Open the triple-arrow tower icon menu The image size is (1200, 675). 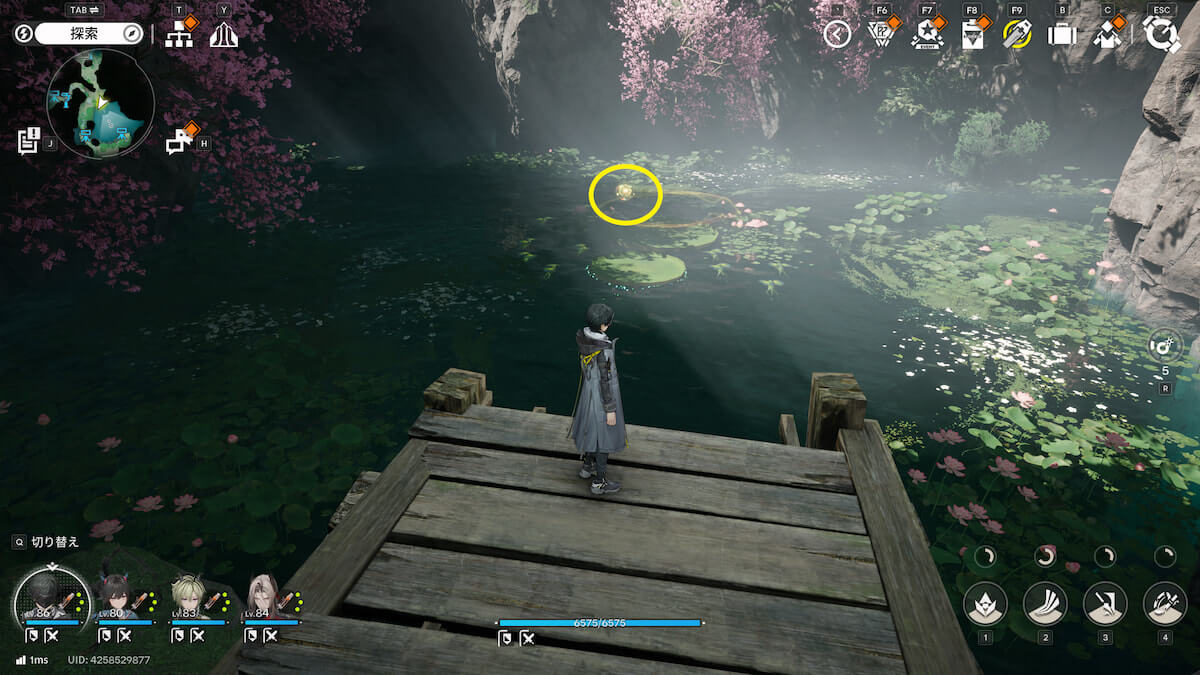(223, 35)
